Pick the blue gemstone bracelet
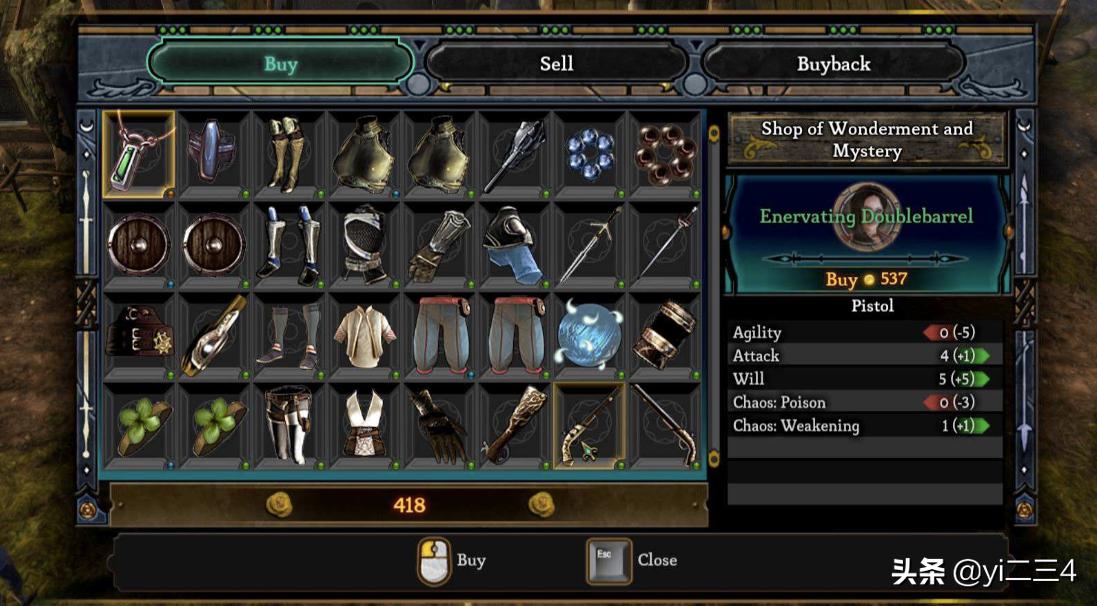 tap(590, 153)
